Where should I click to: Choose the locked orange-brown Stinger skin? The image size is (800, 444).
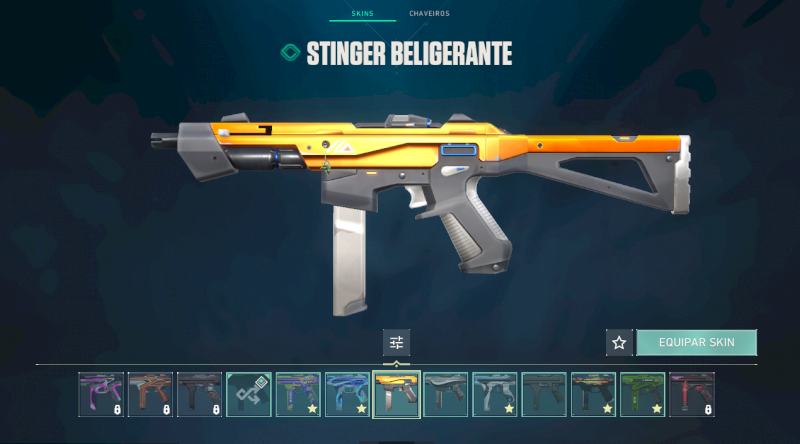coord(151,394)
